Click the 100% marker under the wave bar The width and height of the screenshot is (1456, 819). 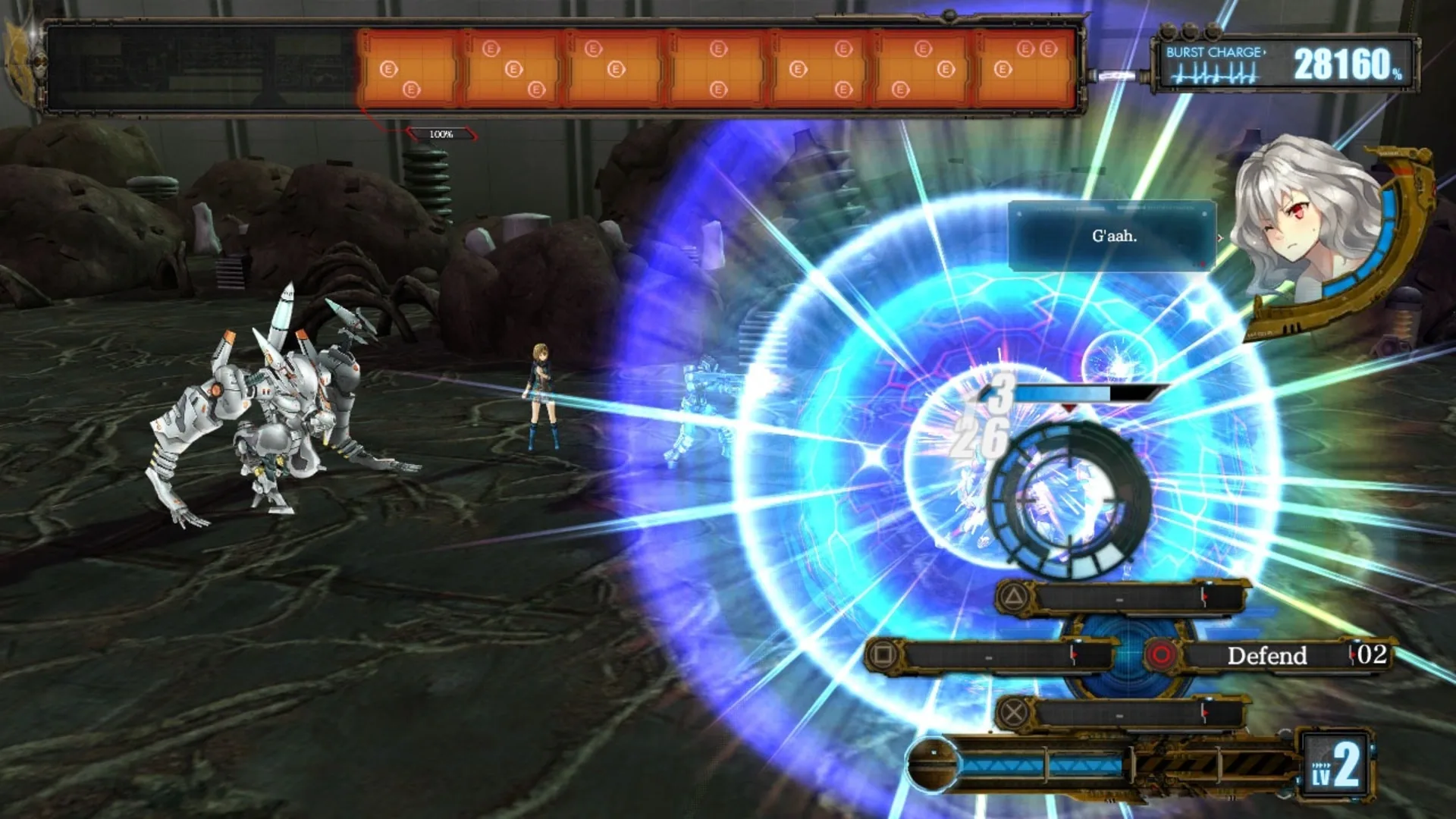pos(441,133)
